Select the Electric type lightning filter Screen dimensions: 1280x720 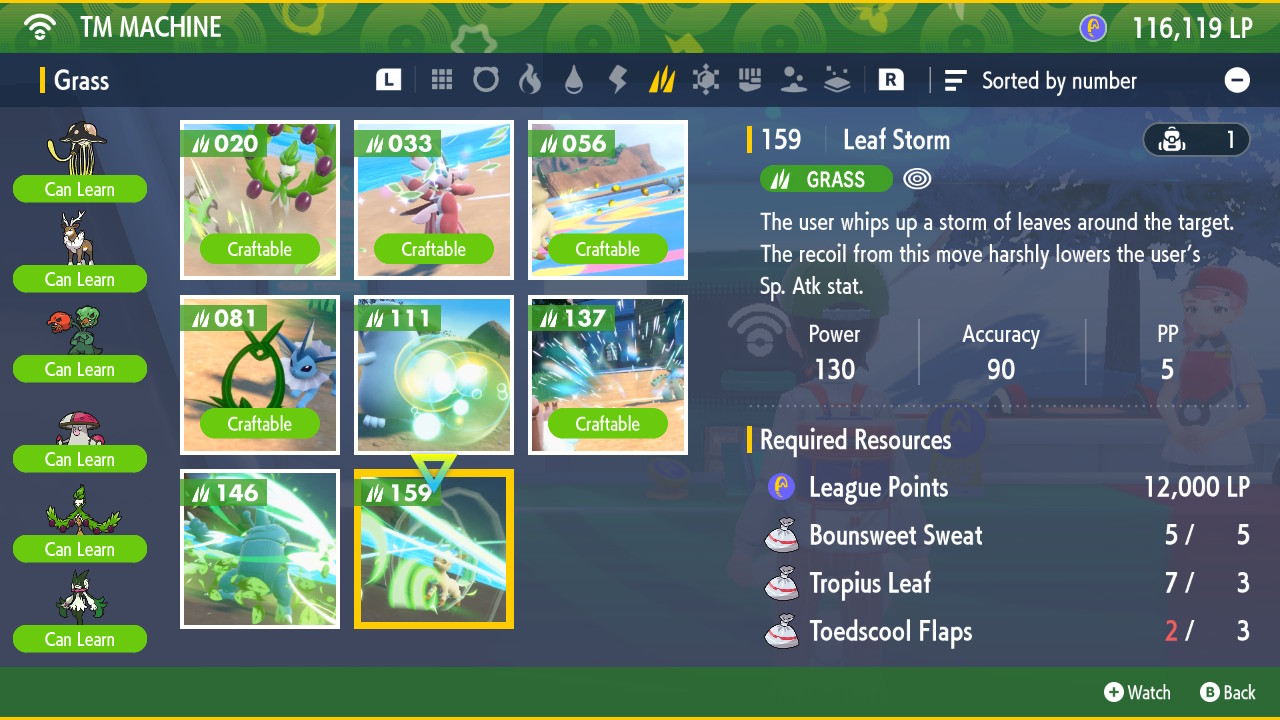pos(618,80)
